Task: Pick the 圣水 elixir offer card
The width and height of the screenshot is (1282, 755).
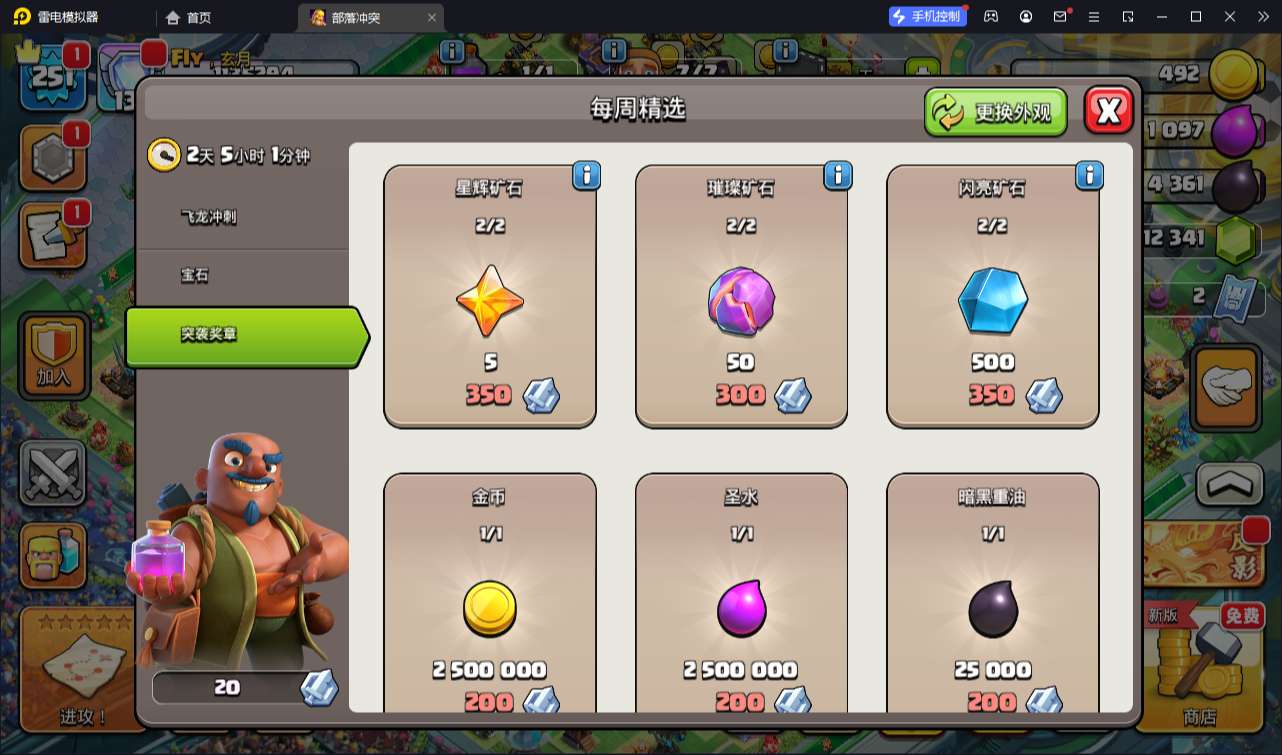Action: [741, 595]
